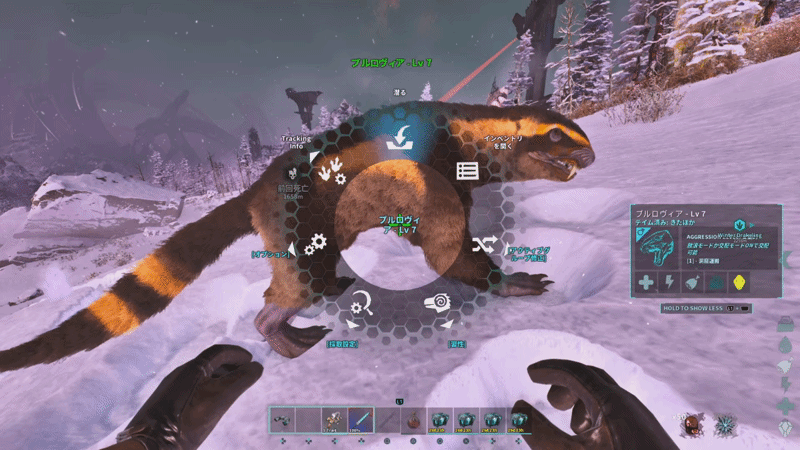
Task: Select the round red flask hotbar slot
Action: [x=411, y=420]
